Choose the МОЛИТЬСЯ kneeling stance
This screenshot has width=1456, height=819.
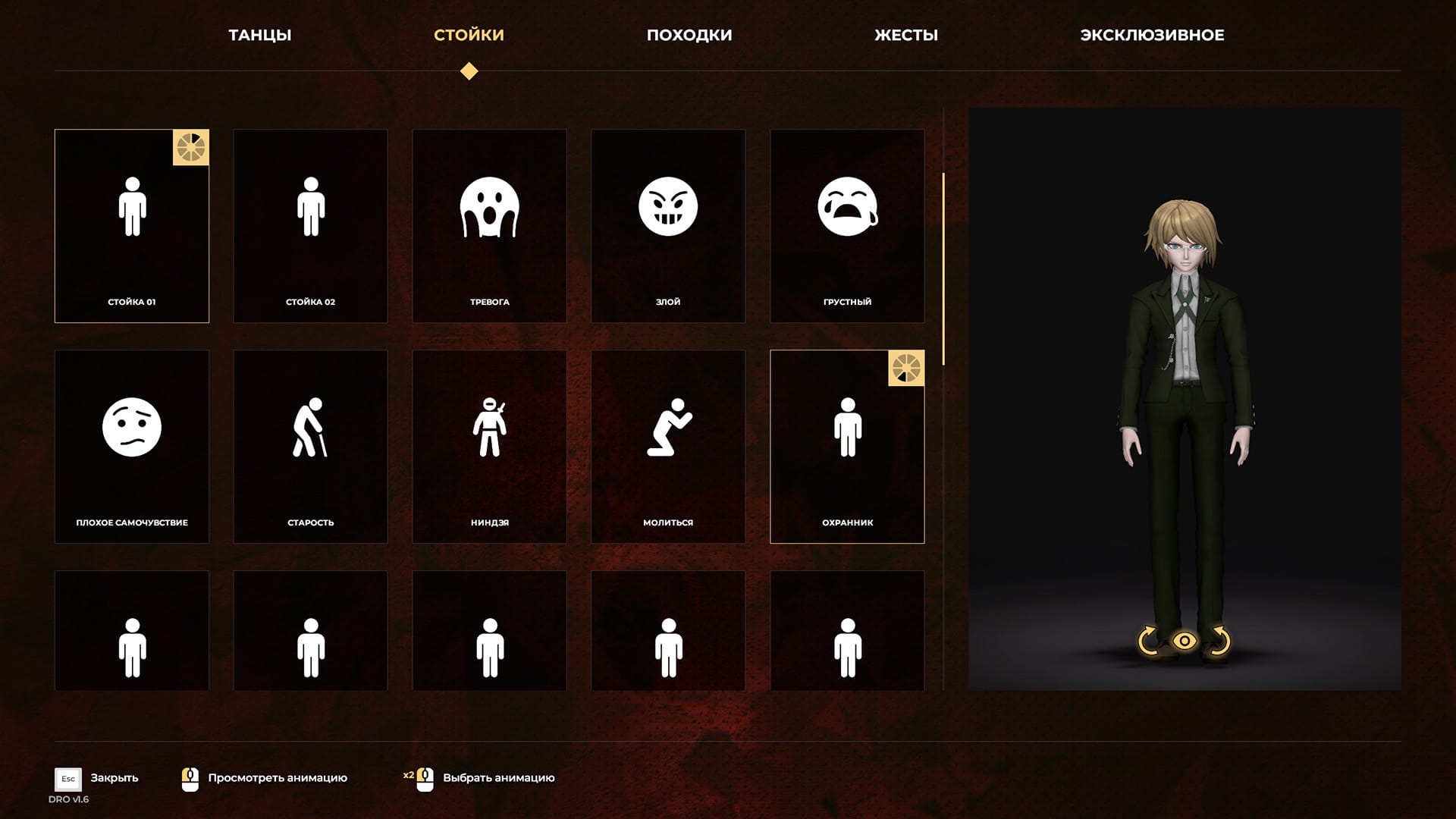(668, 447)
